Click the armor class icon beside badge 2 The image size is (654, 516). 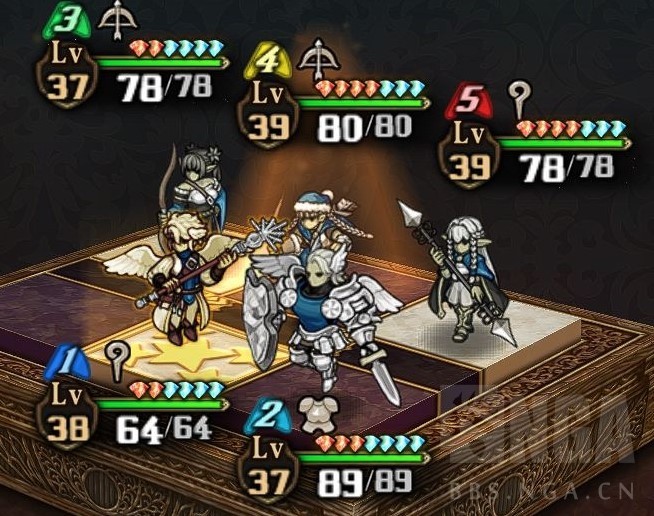(320, 410)
